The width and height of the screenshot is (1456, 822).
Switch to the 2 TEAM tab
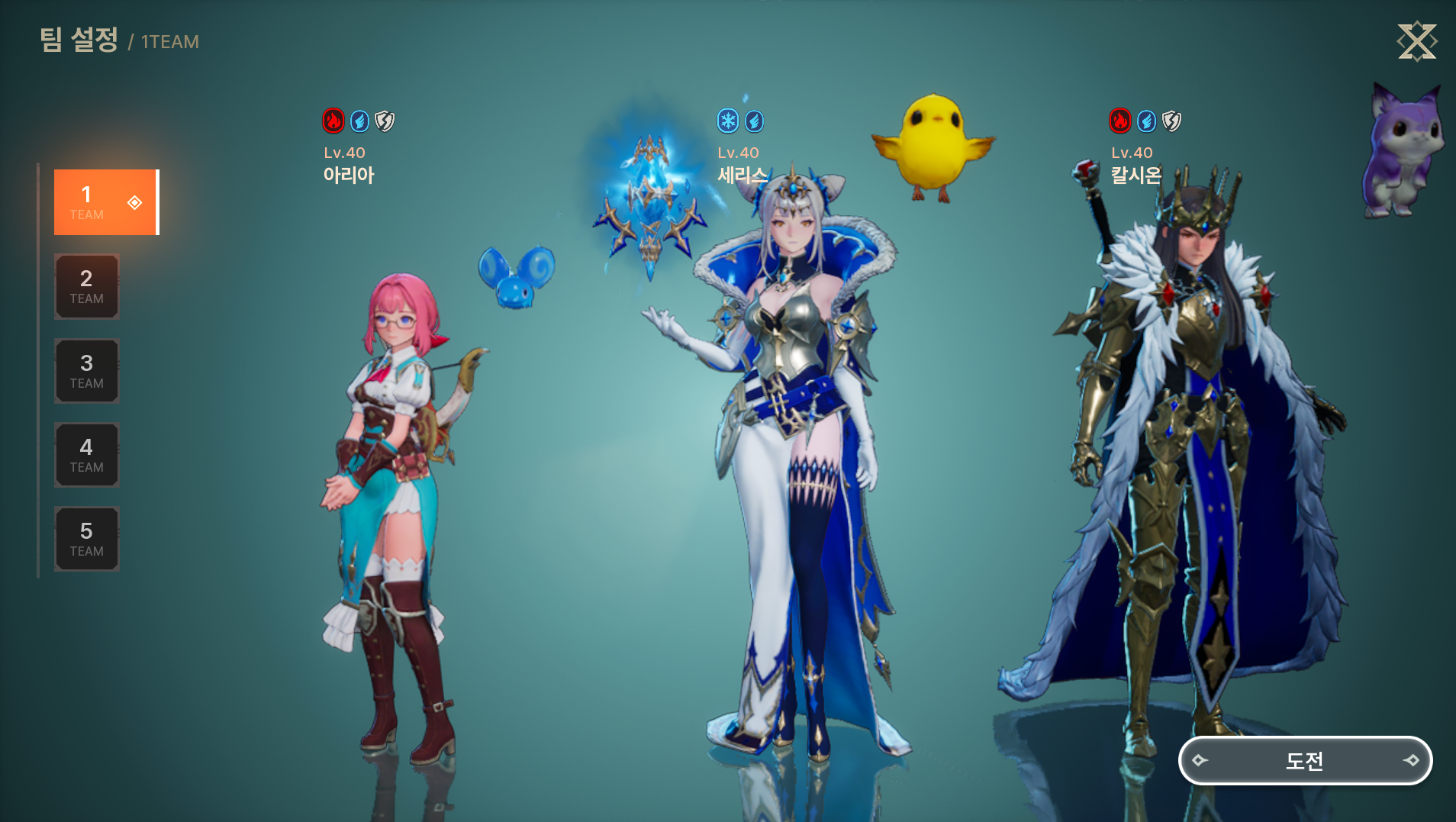(x=87, y=286)
